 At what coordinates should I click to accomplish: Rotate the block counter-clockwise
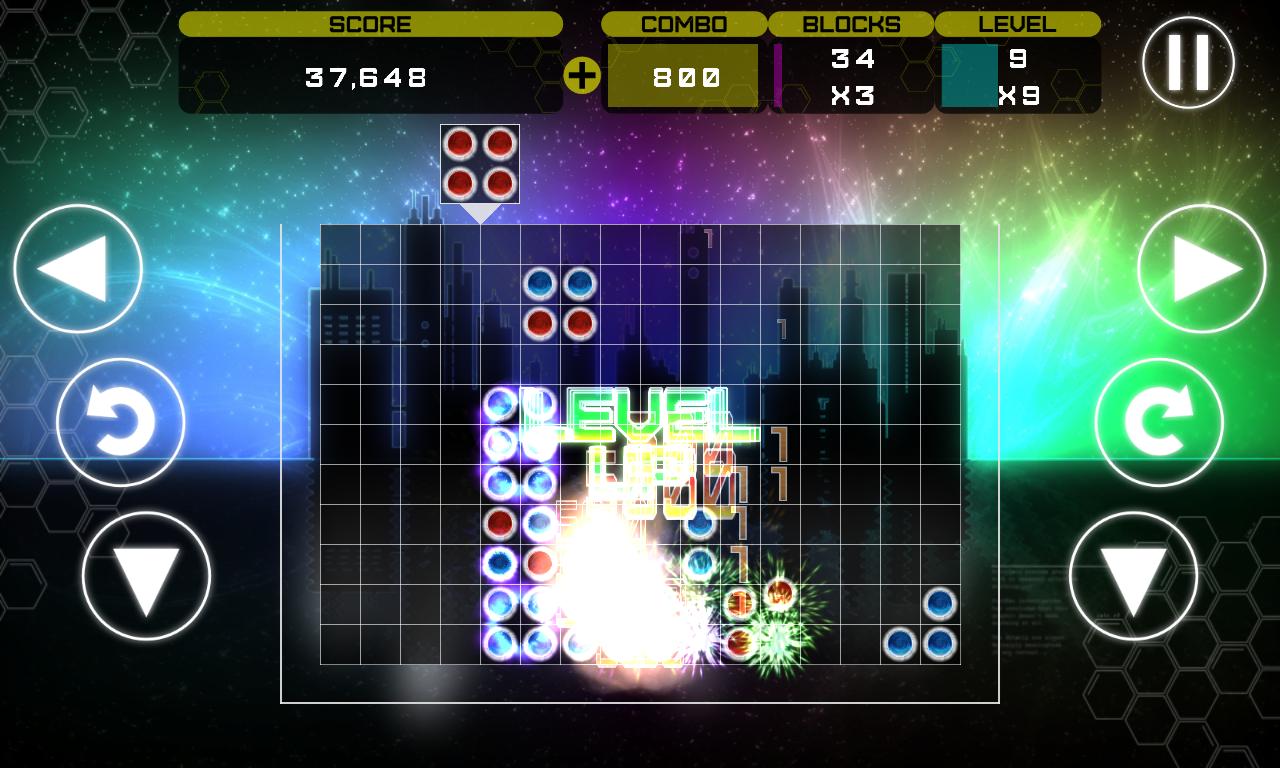click(121, 422)
